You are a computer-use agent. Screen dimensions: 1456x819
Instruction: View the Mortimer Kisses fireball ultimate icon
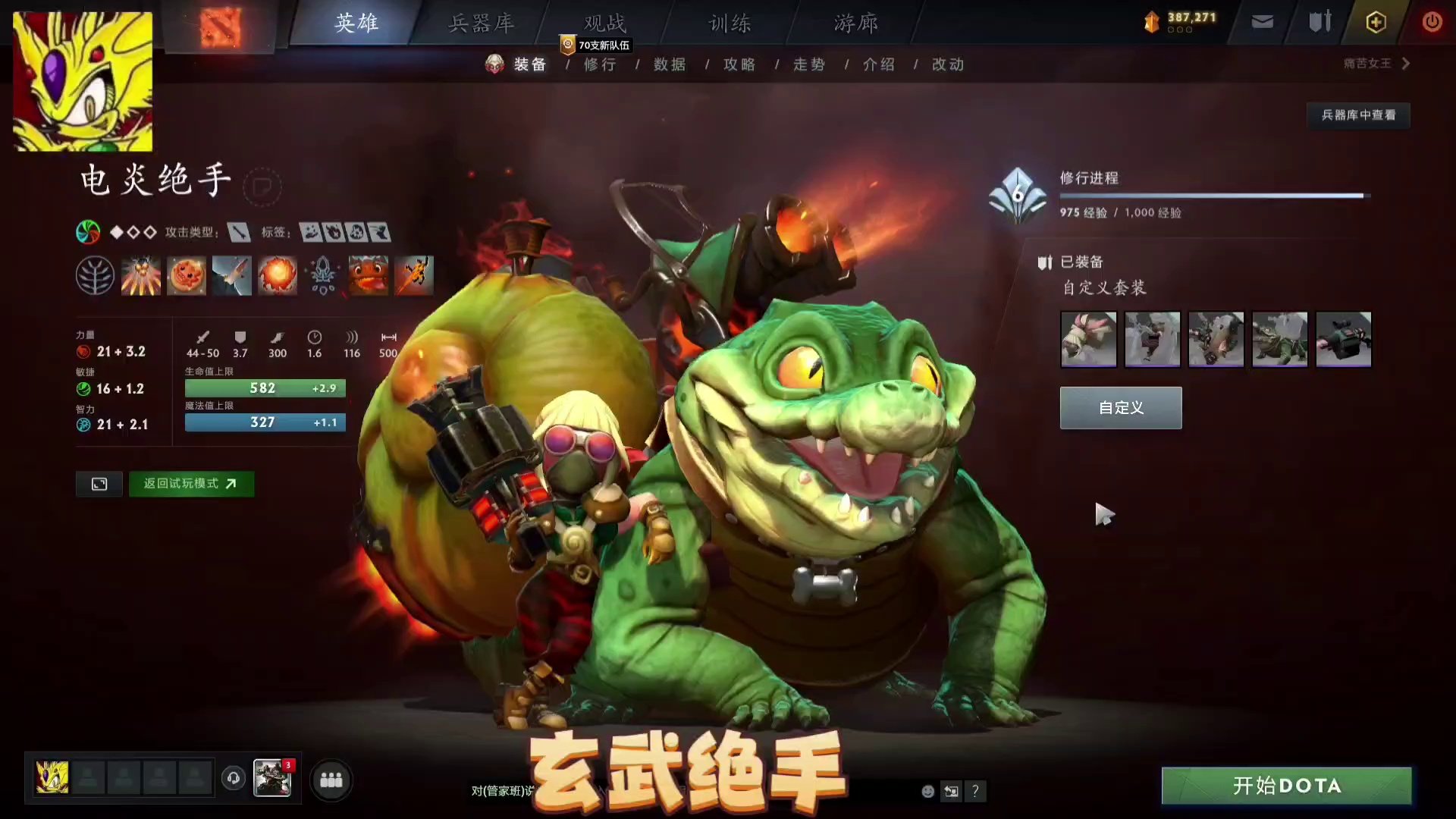pyautogui.click(x=278, y=275)
